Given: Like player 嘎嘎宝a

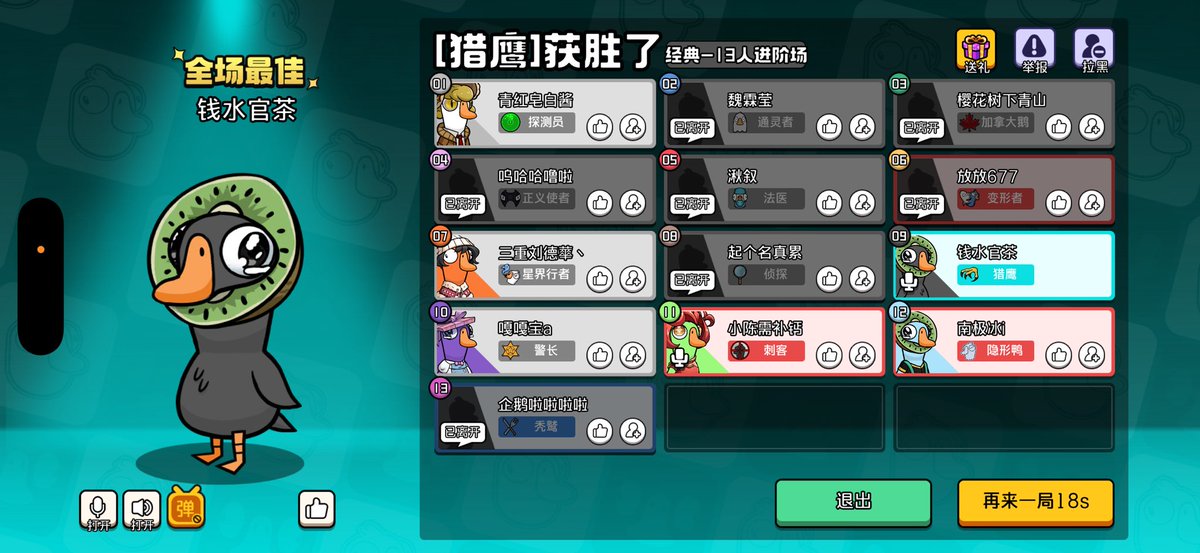Looking at the screenshot, I should [600, 354].
